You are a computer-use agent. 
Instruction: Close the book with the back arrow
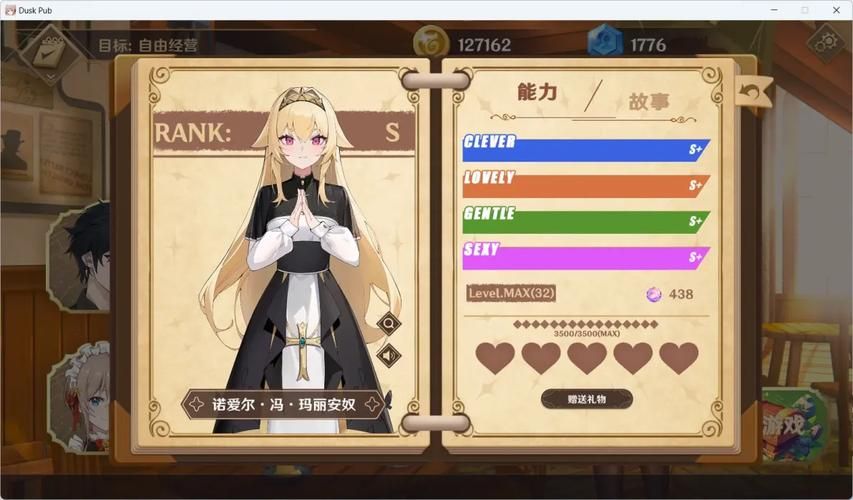pyautogui.click(x=753, y=92)
